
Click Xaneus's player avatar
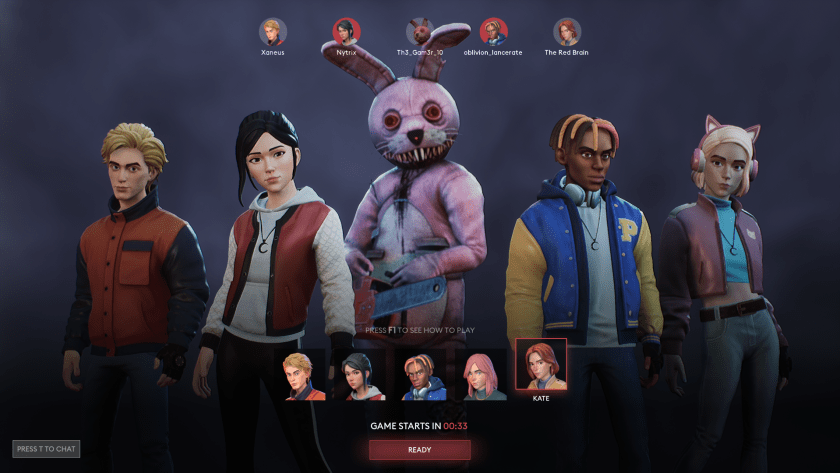tap(272, 32)
